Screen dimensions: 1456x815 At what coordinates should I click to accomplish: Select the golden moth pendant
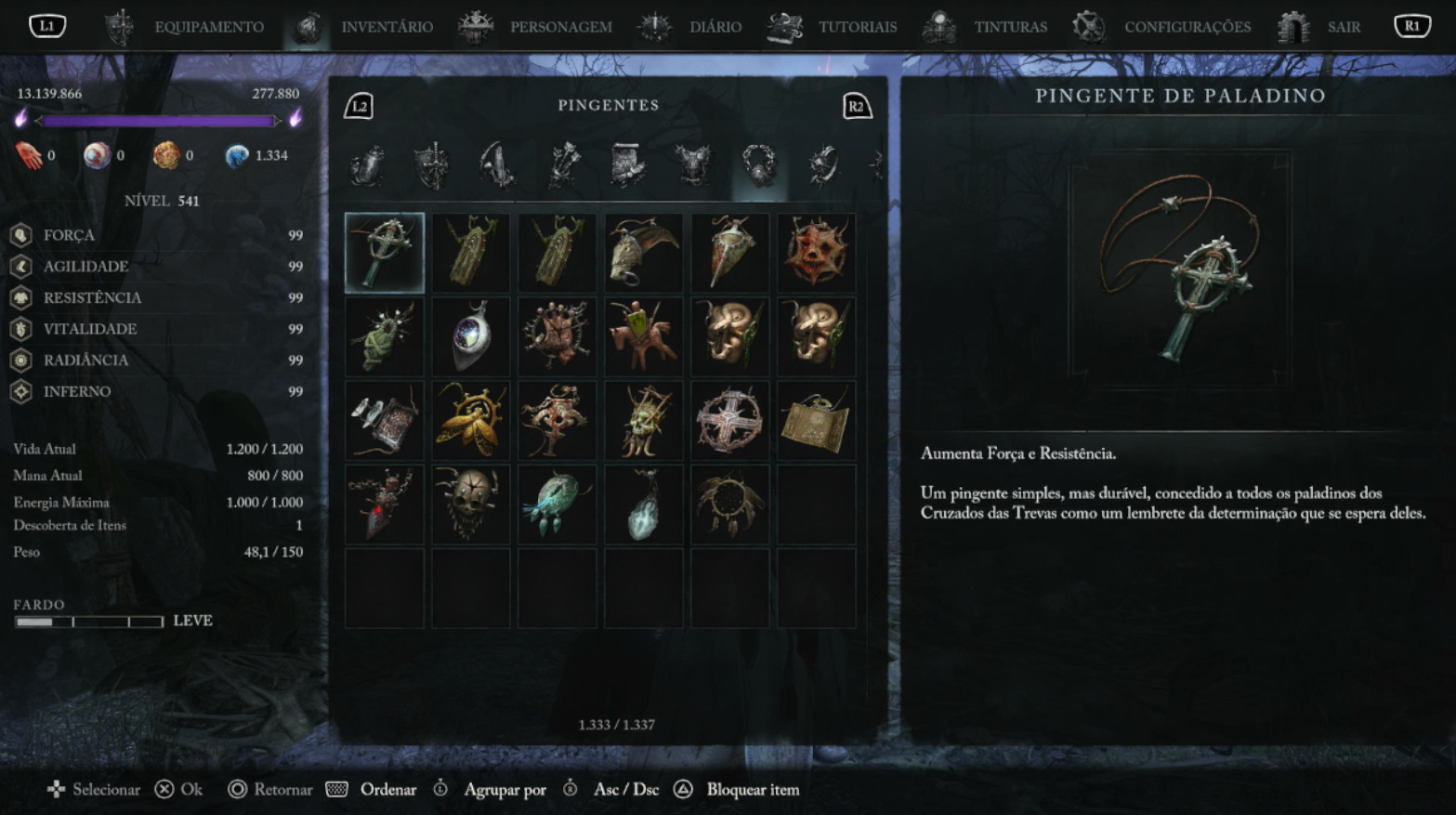pos(471,421)
